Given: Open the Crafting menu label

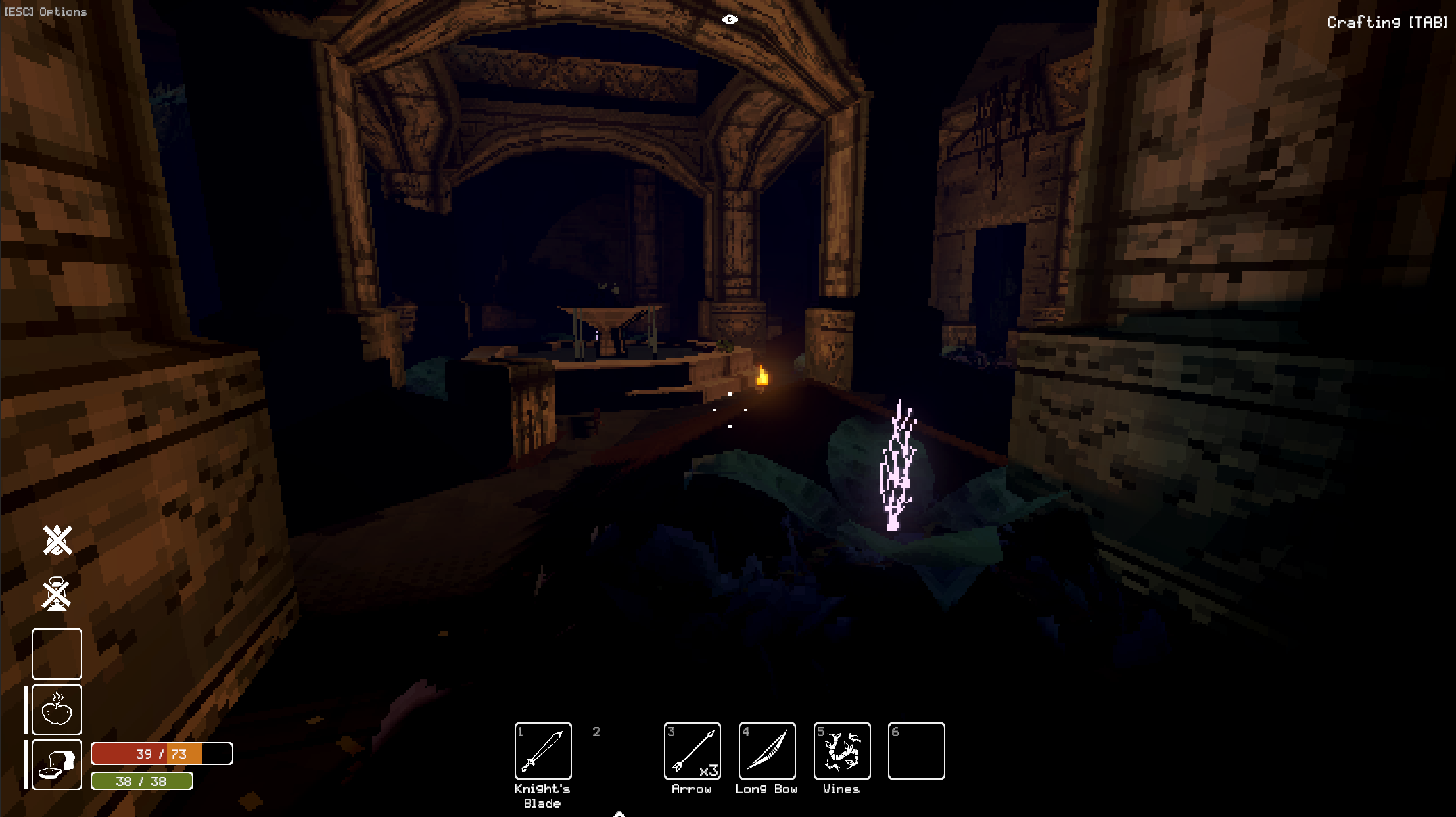Looking at the screenshot, I should [1386, 23].
